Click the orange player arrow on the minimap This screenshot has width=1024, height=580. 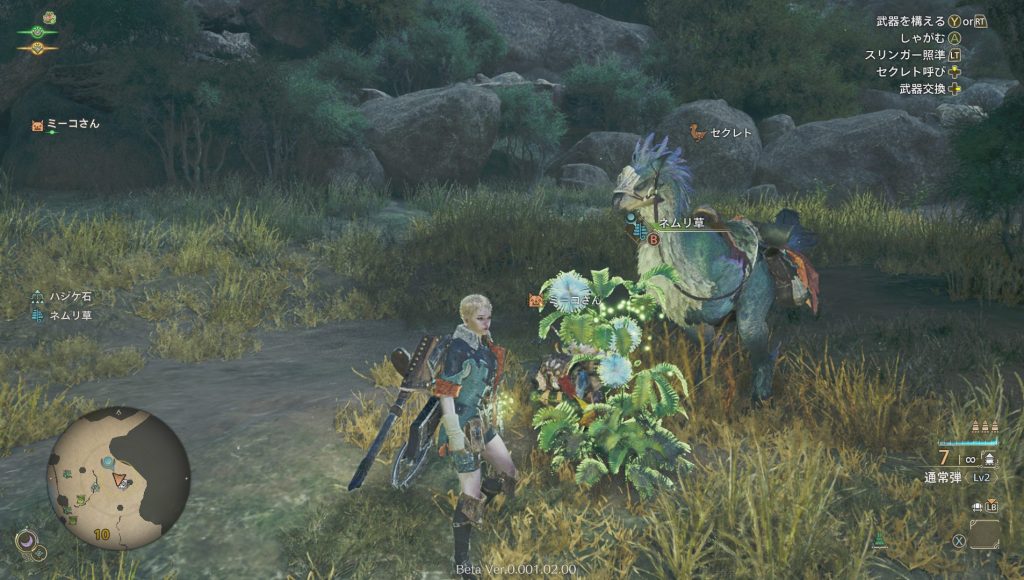coord(121,481)
